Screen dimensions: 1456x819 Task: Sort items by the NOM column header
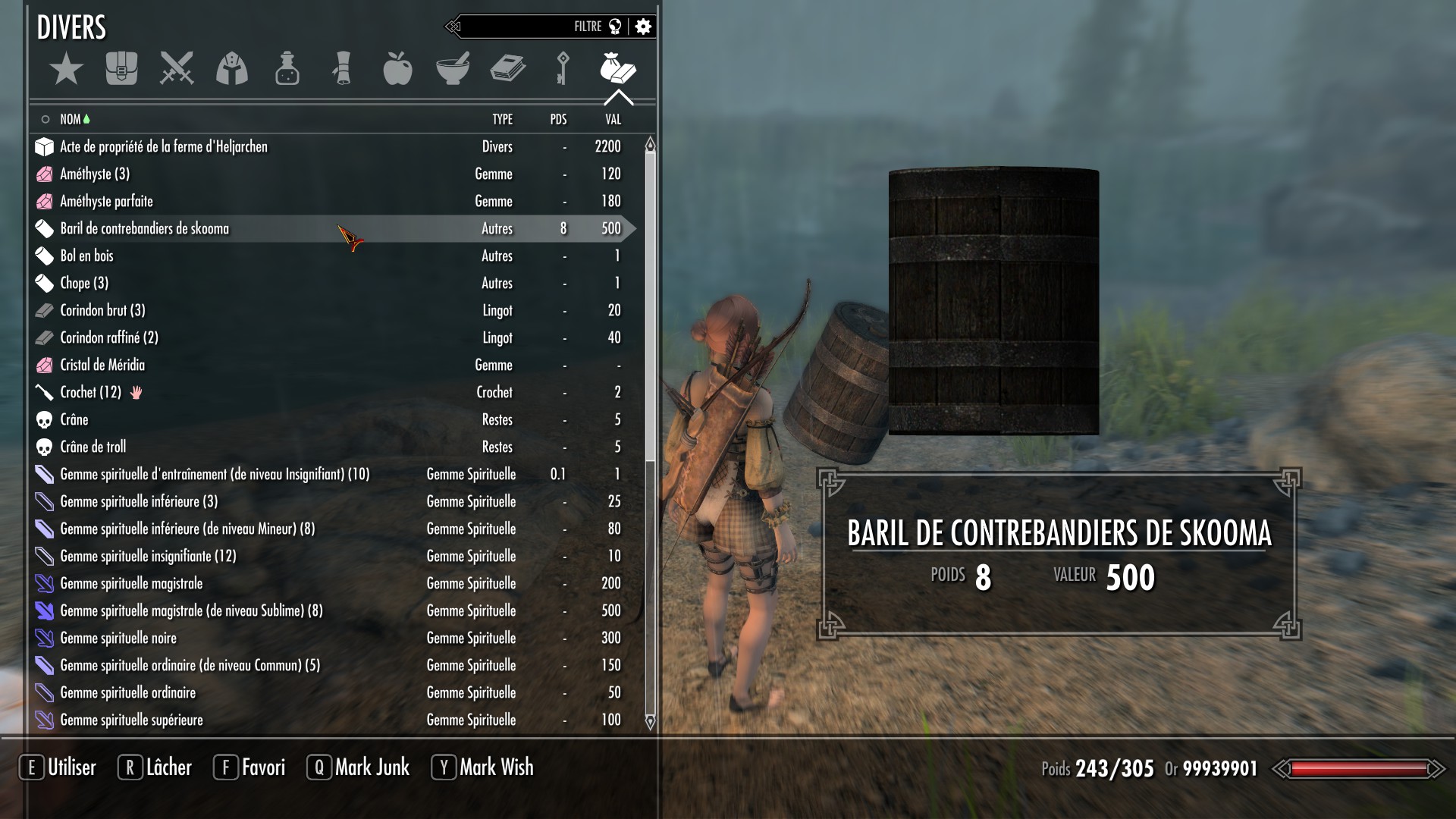click(x=71, y=119)
